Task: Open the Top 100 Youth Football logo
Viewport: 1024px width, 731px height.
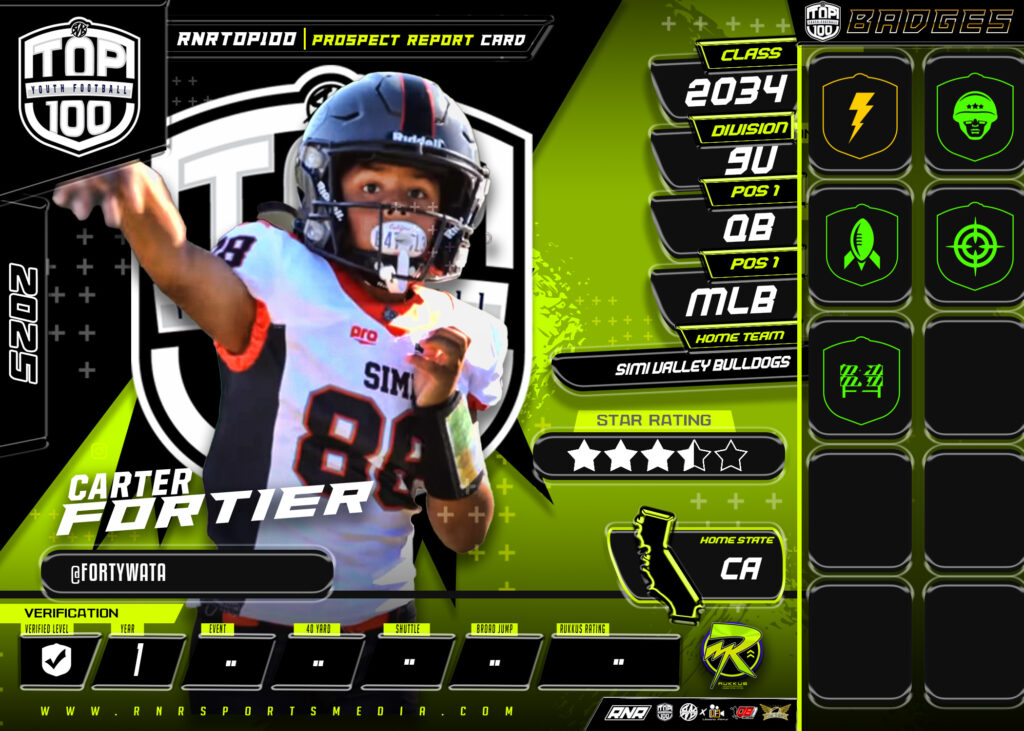Action: pyautogui.click(x=80, y=88)
